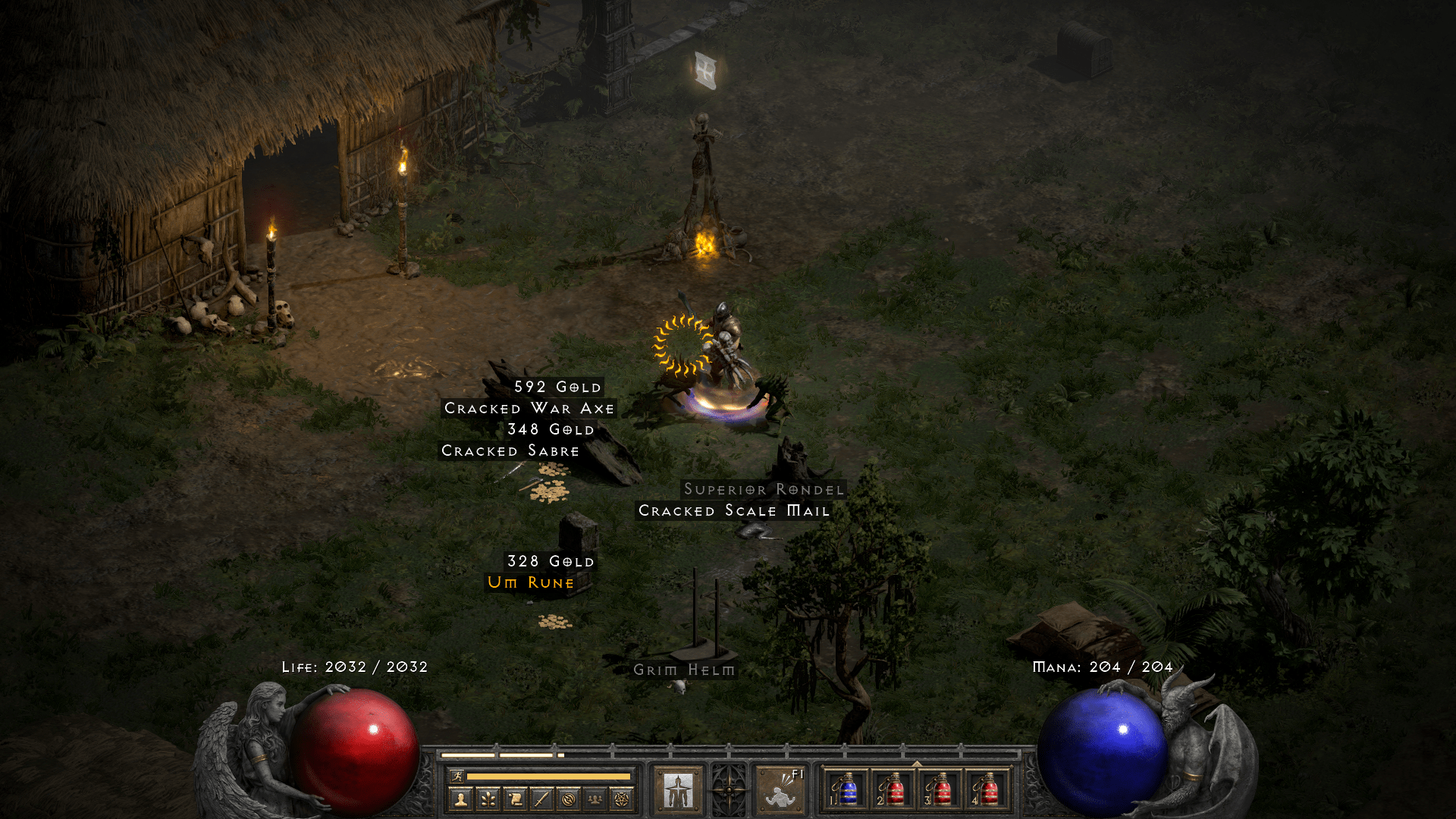
Task: Click the sword inventory icon on the HUD
Action: pos(540,798)
